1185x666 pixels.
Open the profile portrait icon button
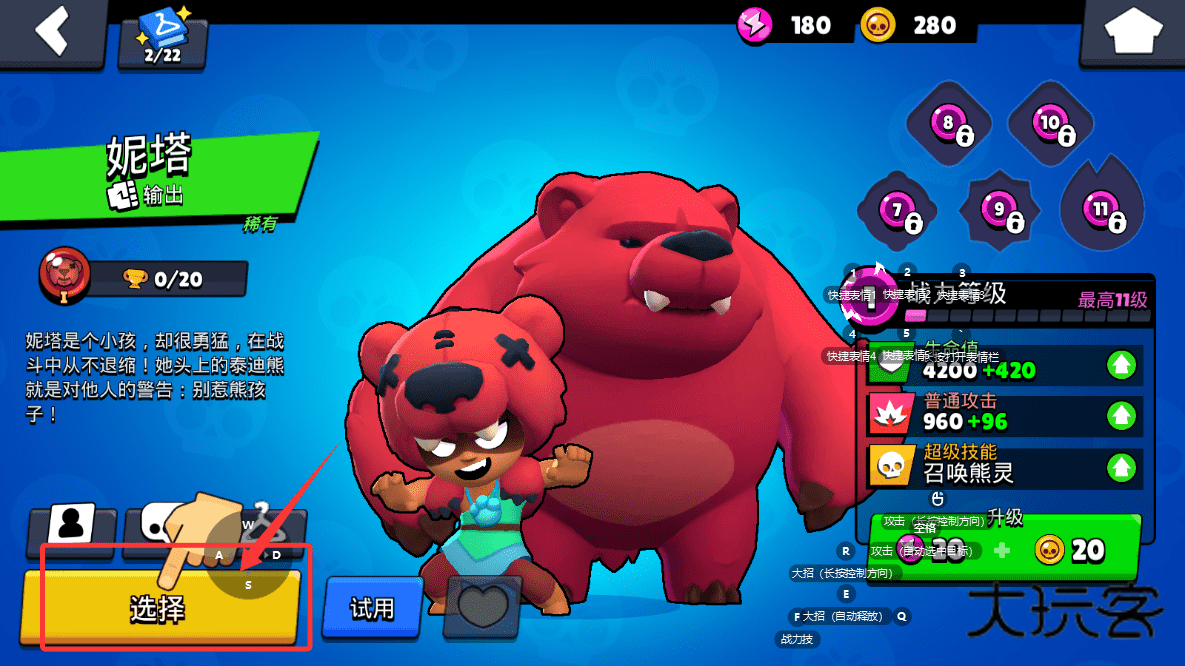(72, 524)
